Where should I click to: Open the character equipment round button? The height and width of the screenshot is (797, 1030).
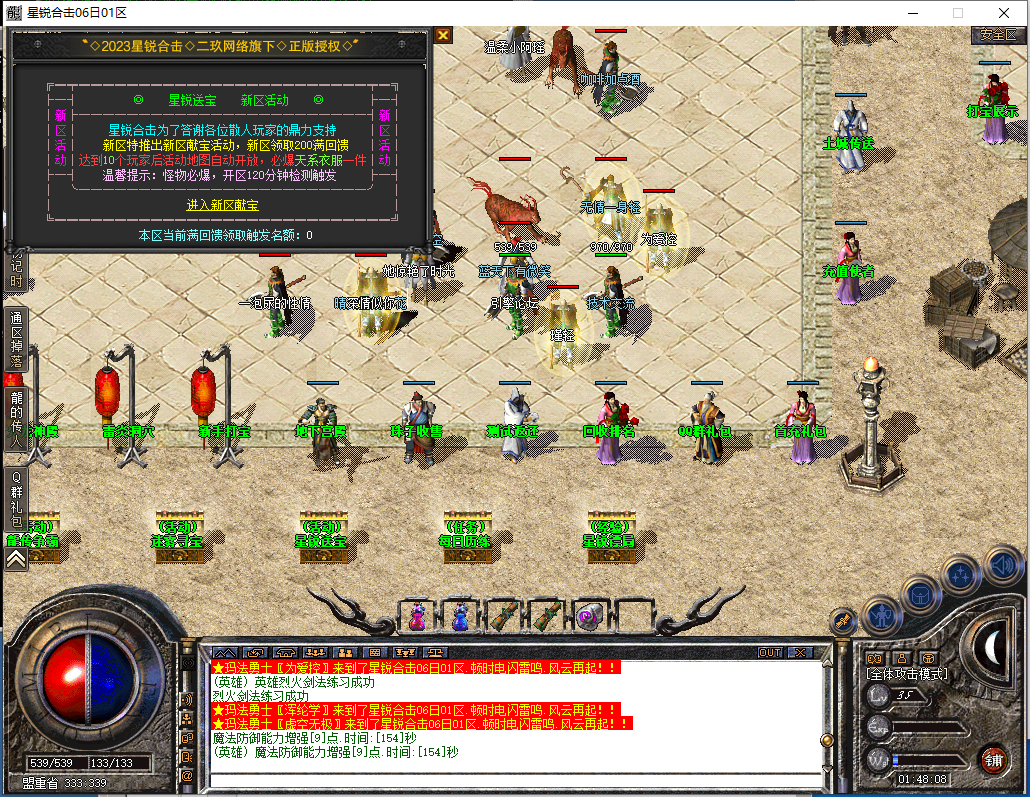pos(882,612)
